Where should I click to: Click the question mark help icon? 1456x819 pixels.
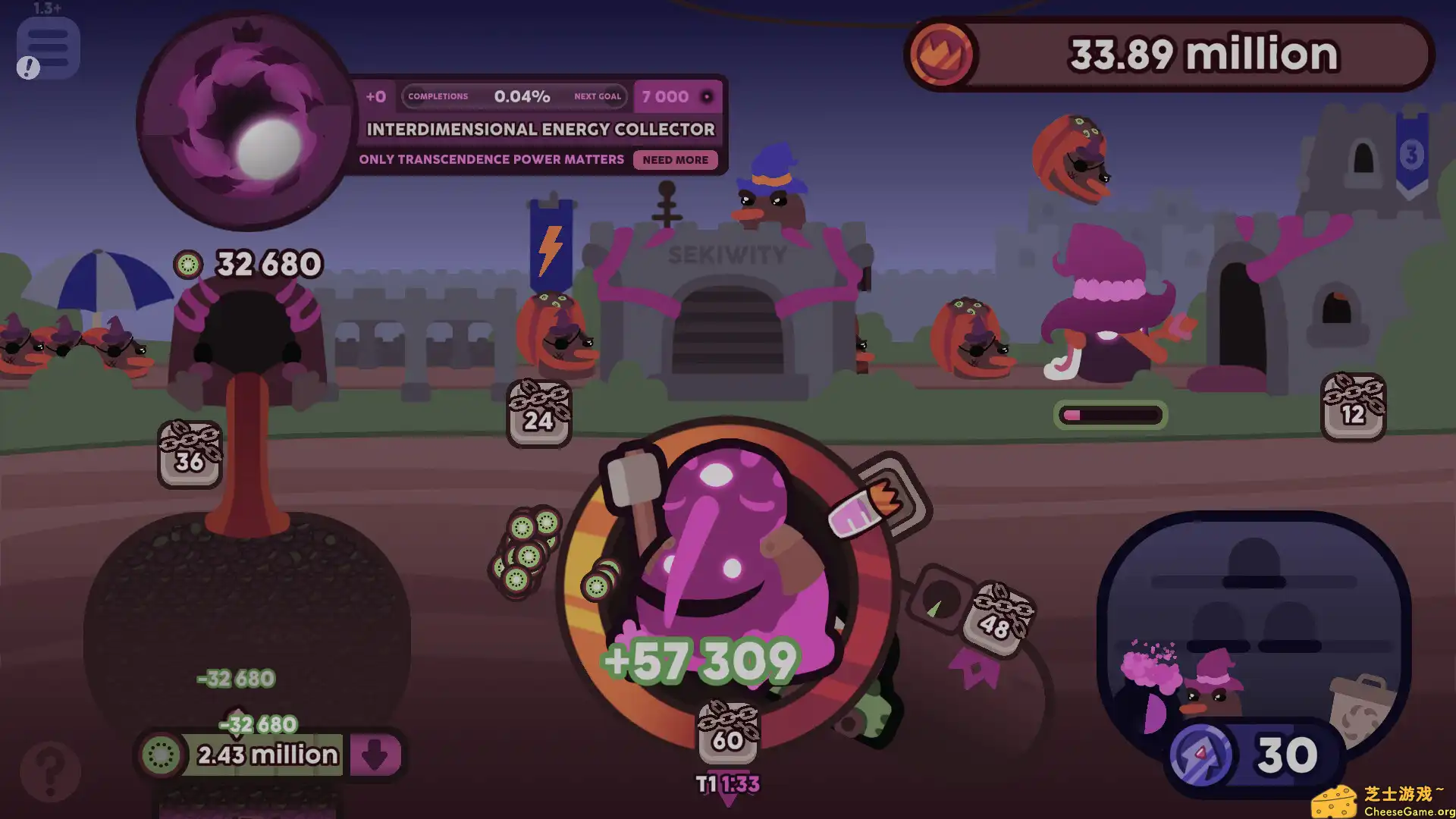pos(49,770)
